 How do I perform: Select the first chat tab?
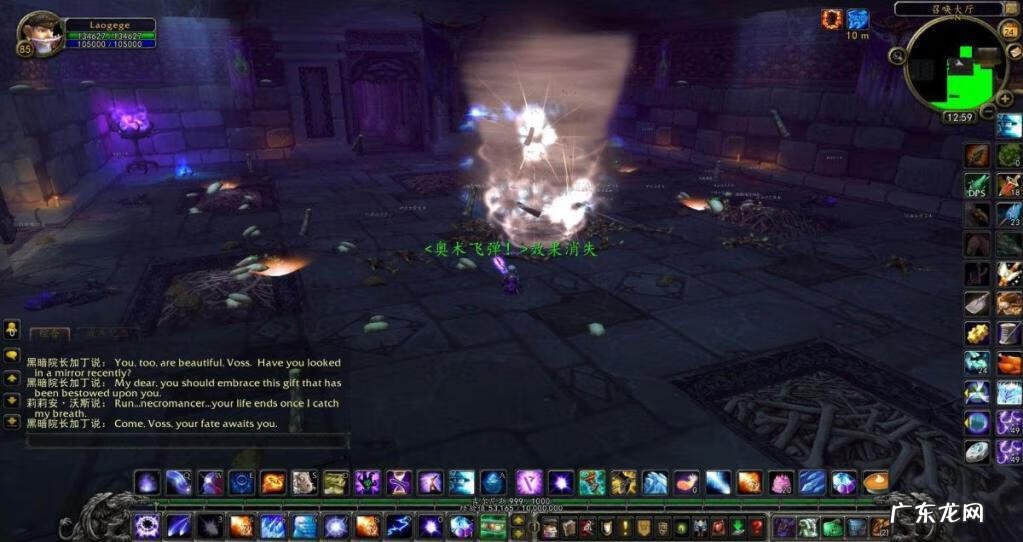pos(48,334)
